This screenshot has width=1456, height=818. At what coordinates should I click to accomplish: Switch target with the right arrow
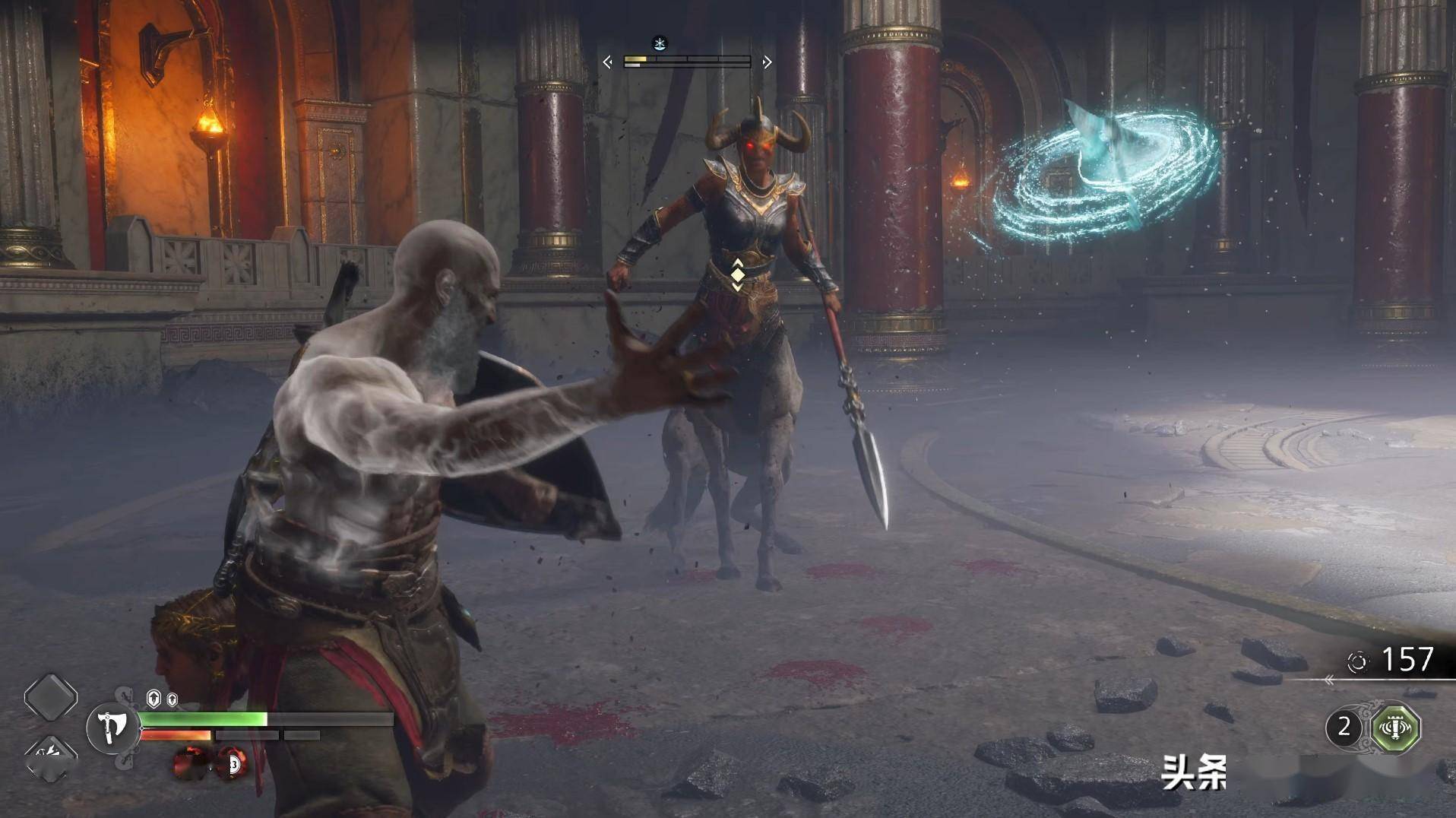(x=767, y=62)
